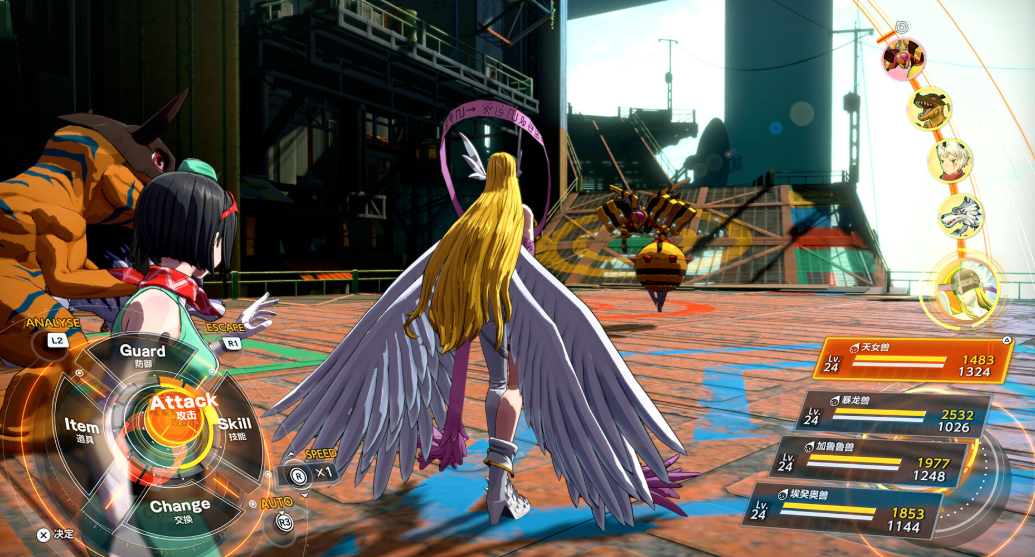The width and height of the screenshot is (1035, 557).
Task: Open the Item command
Action: tap(82, 432)
